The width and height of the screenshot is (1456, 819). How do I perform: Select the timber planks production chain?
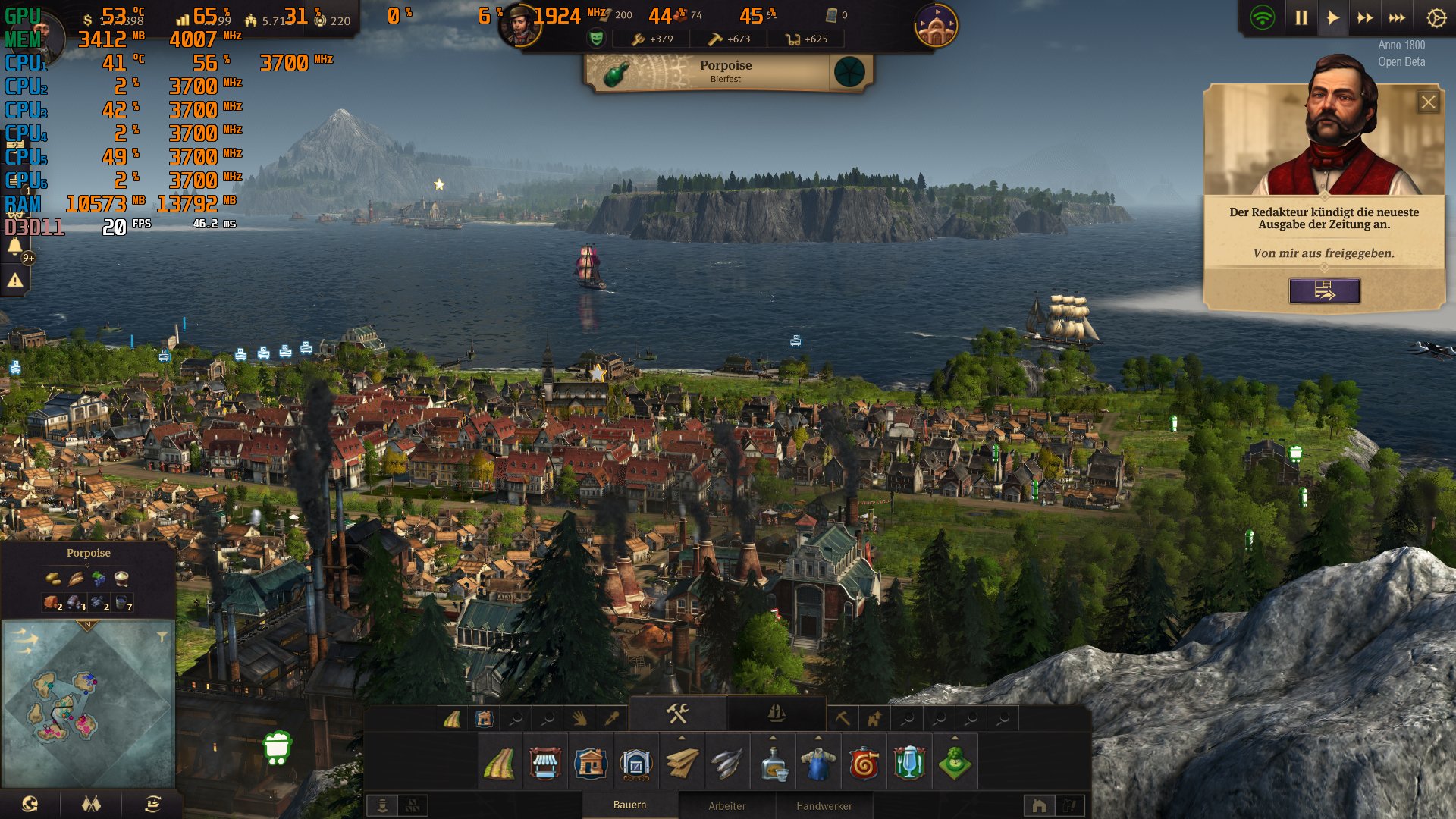click(x=682, y=764)
